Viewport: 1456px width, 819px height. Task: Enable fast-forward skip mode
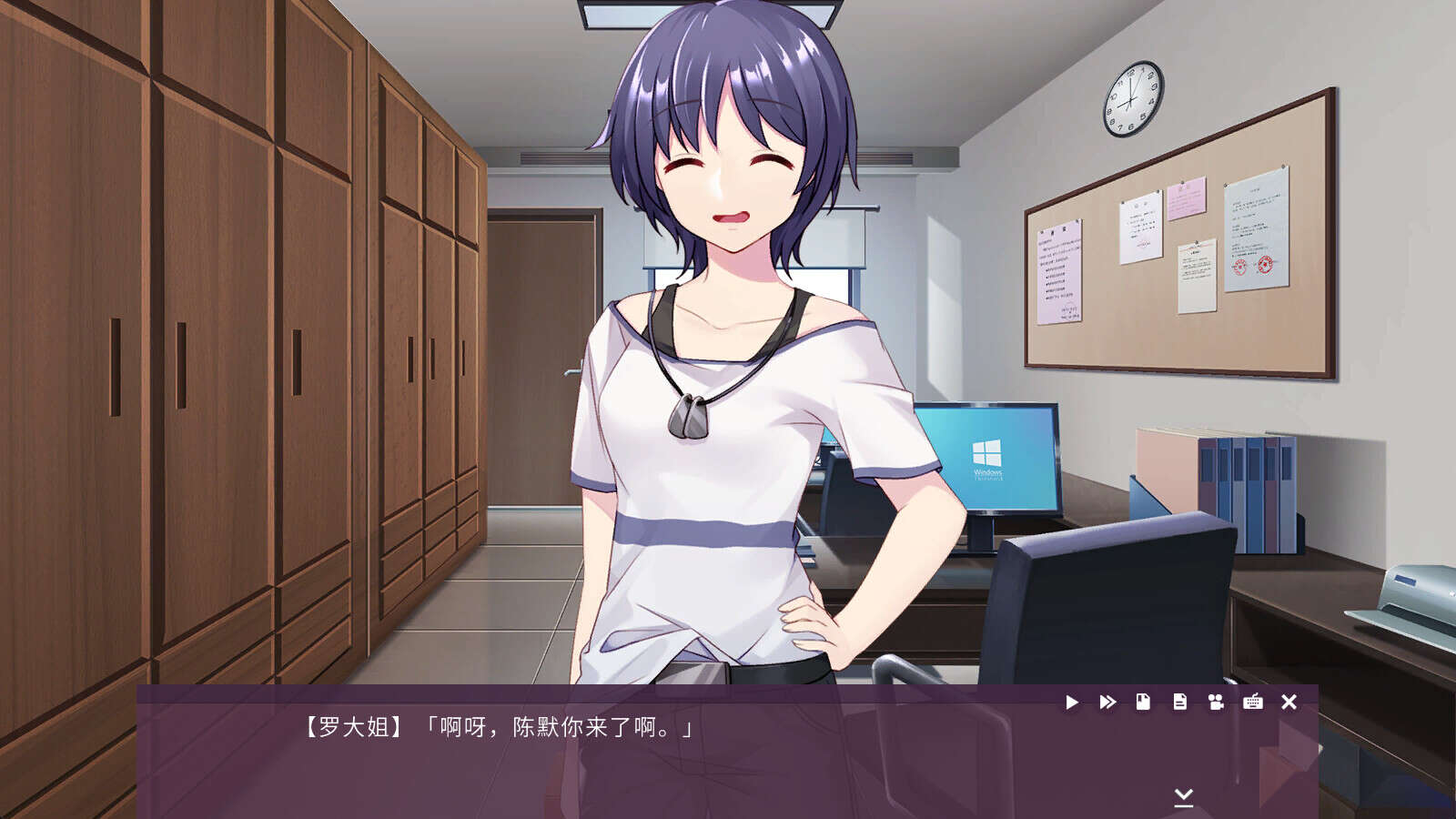tap(1107, 703)
